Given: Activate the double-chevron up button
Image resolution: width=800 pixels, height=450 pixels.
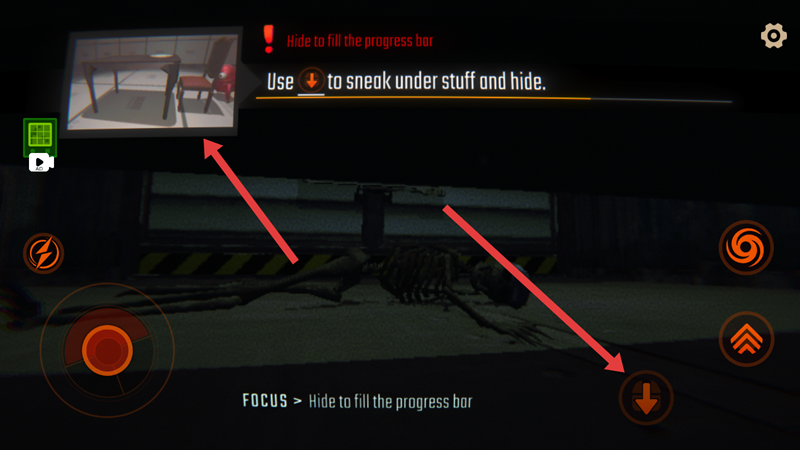Looking at the screenshot, I should pos(746,338).
